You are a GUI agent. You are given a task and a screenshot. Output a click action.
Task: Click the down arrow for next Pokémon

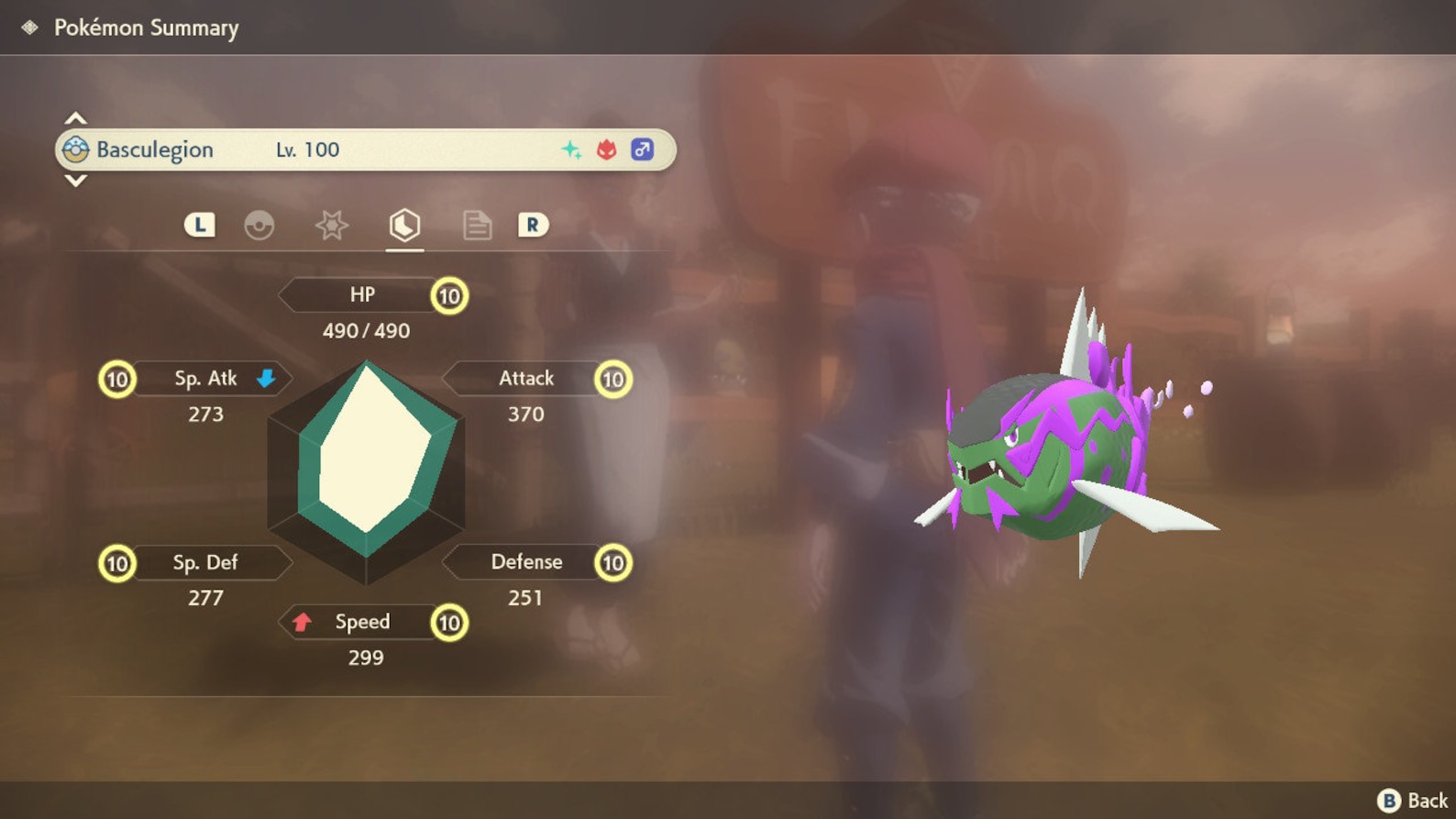click(75, 182)
